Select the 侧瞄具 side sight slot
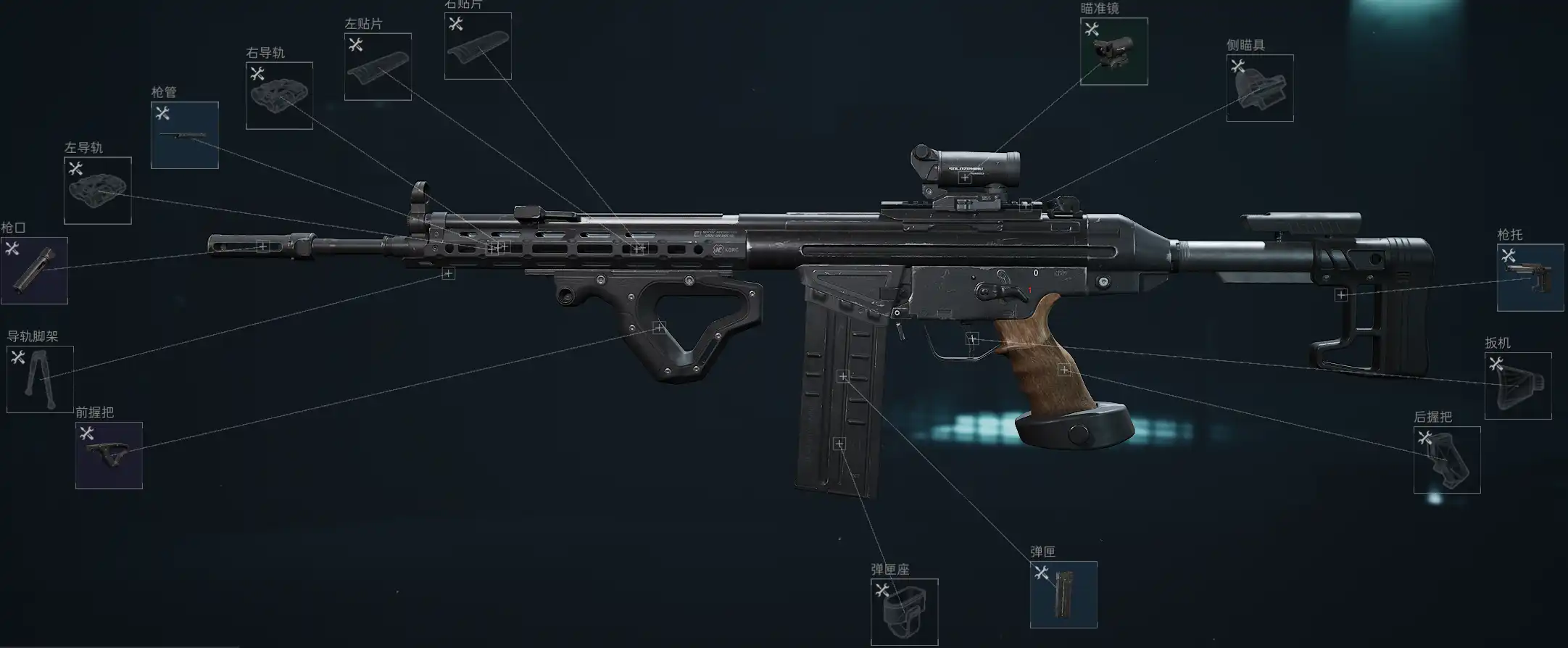Screen dimensions: 1568x648 click(1260, 88)
